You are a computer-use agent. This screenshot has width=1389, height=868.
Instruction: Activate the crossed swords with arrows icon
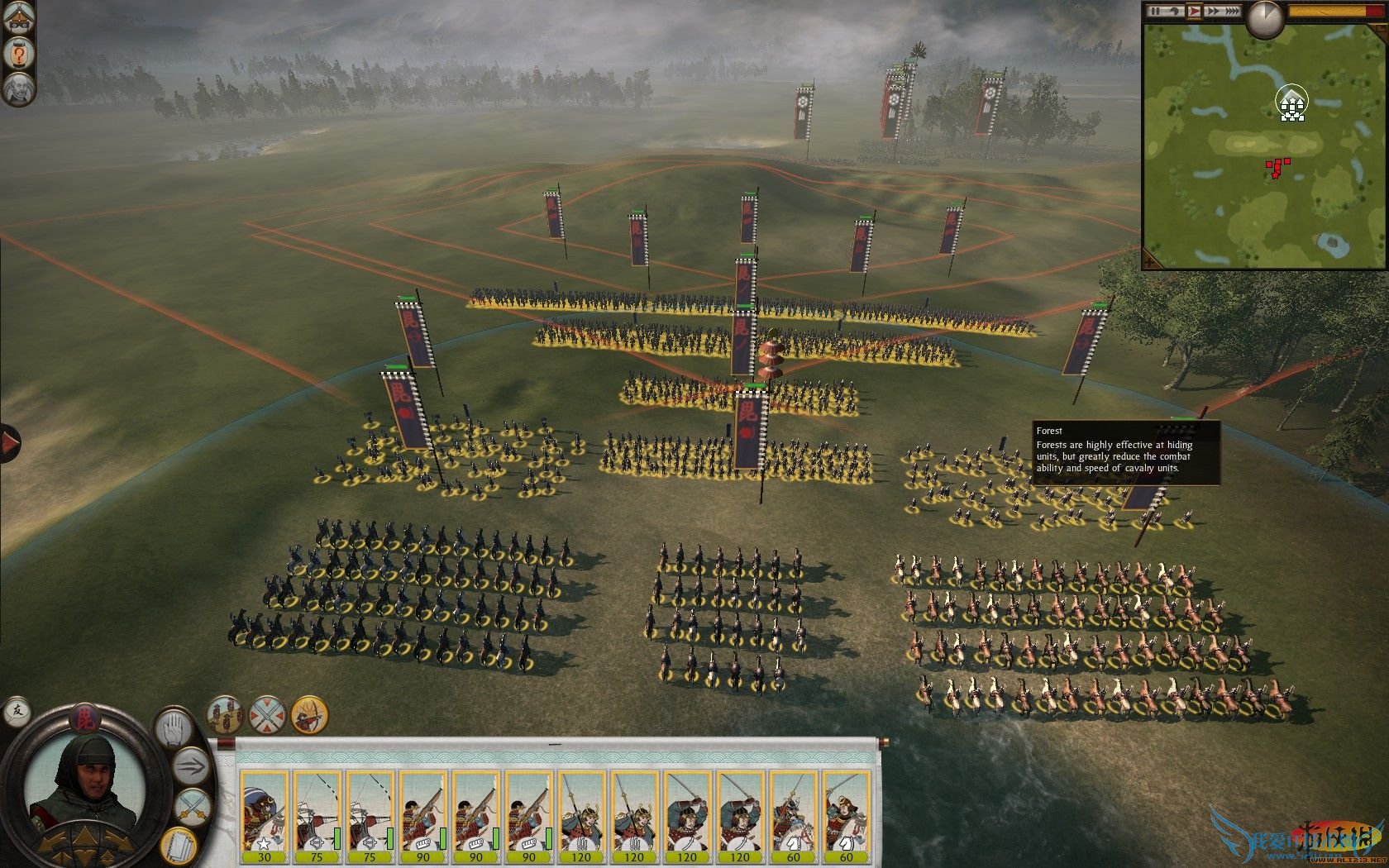[267, 714]
